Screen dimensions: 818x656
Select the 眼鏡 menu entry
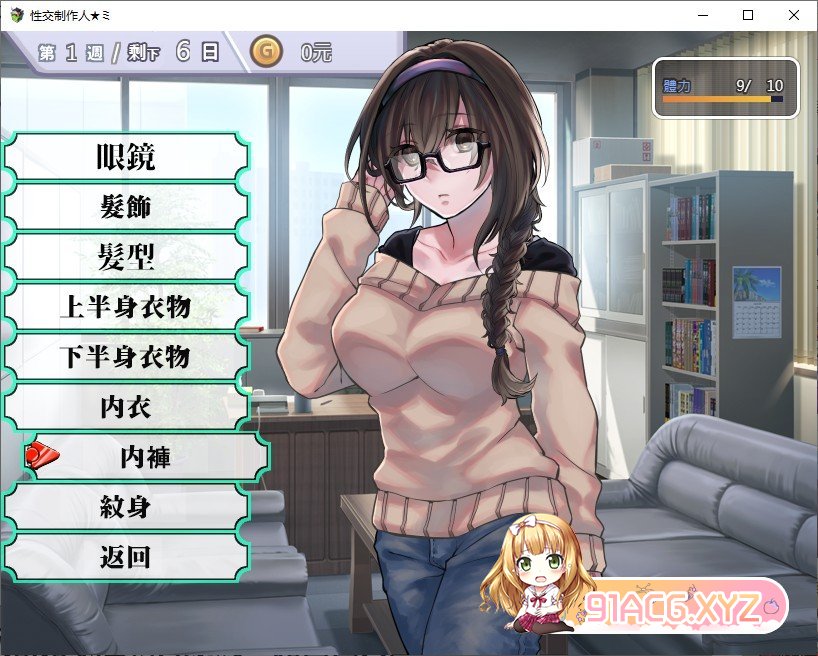coord(125,157)
